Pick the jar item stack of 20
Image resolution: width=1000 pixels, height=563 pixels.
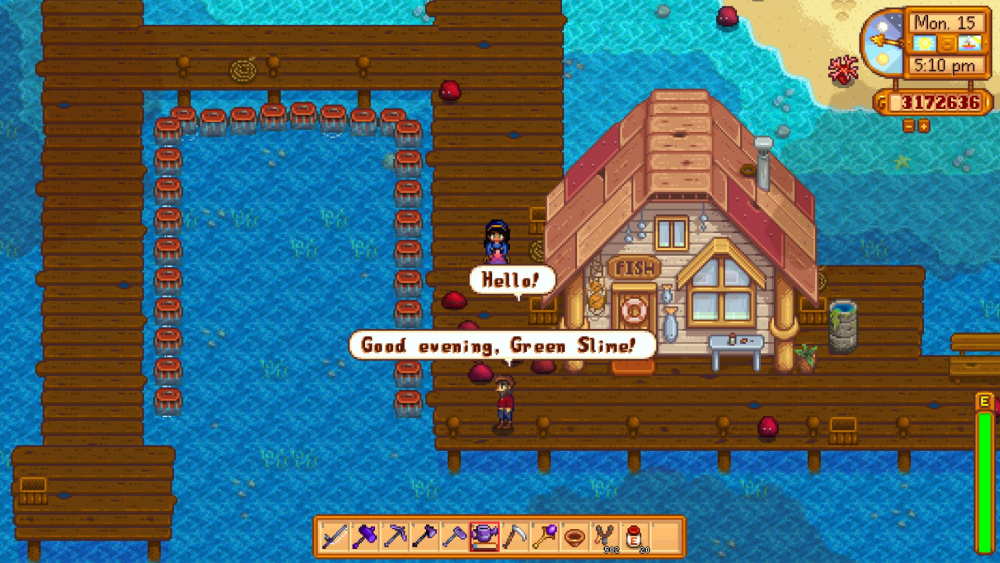tap(635, 537)
